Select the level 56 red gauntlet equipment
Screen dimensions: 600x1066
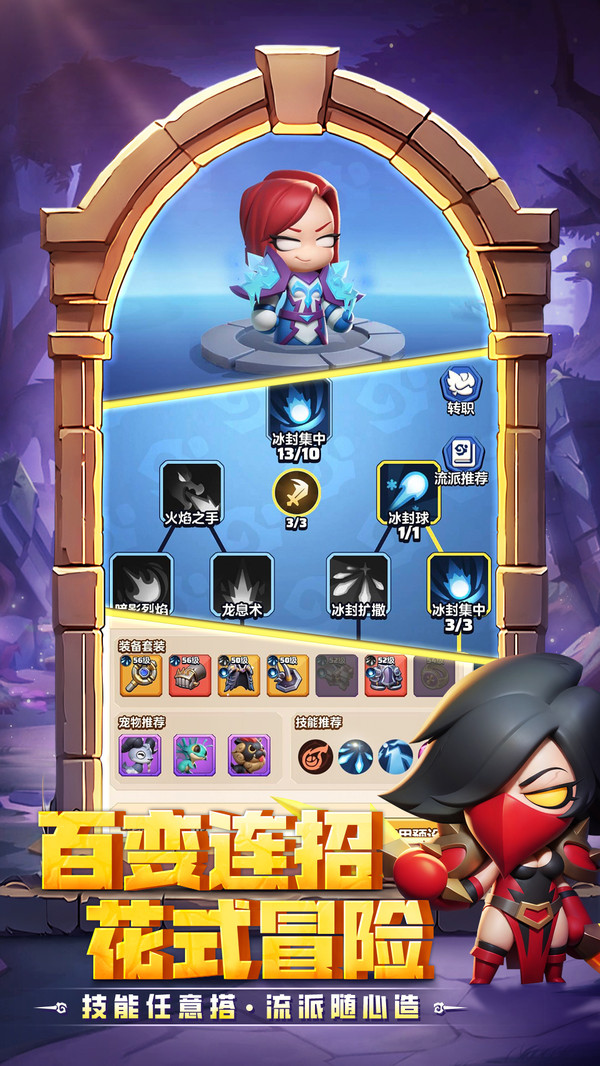tap(190, 676)
